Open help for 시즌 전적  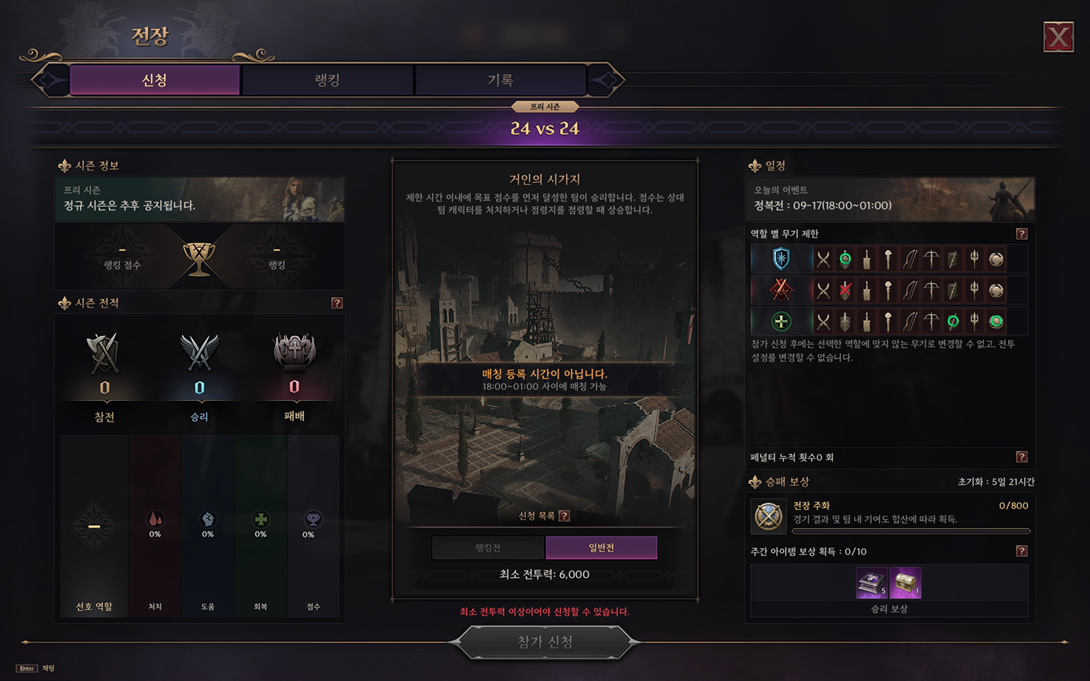337,303
